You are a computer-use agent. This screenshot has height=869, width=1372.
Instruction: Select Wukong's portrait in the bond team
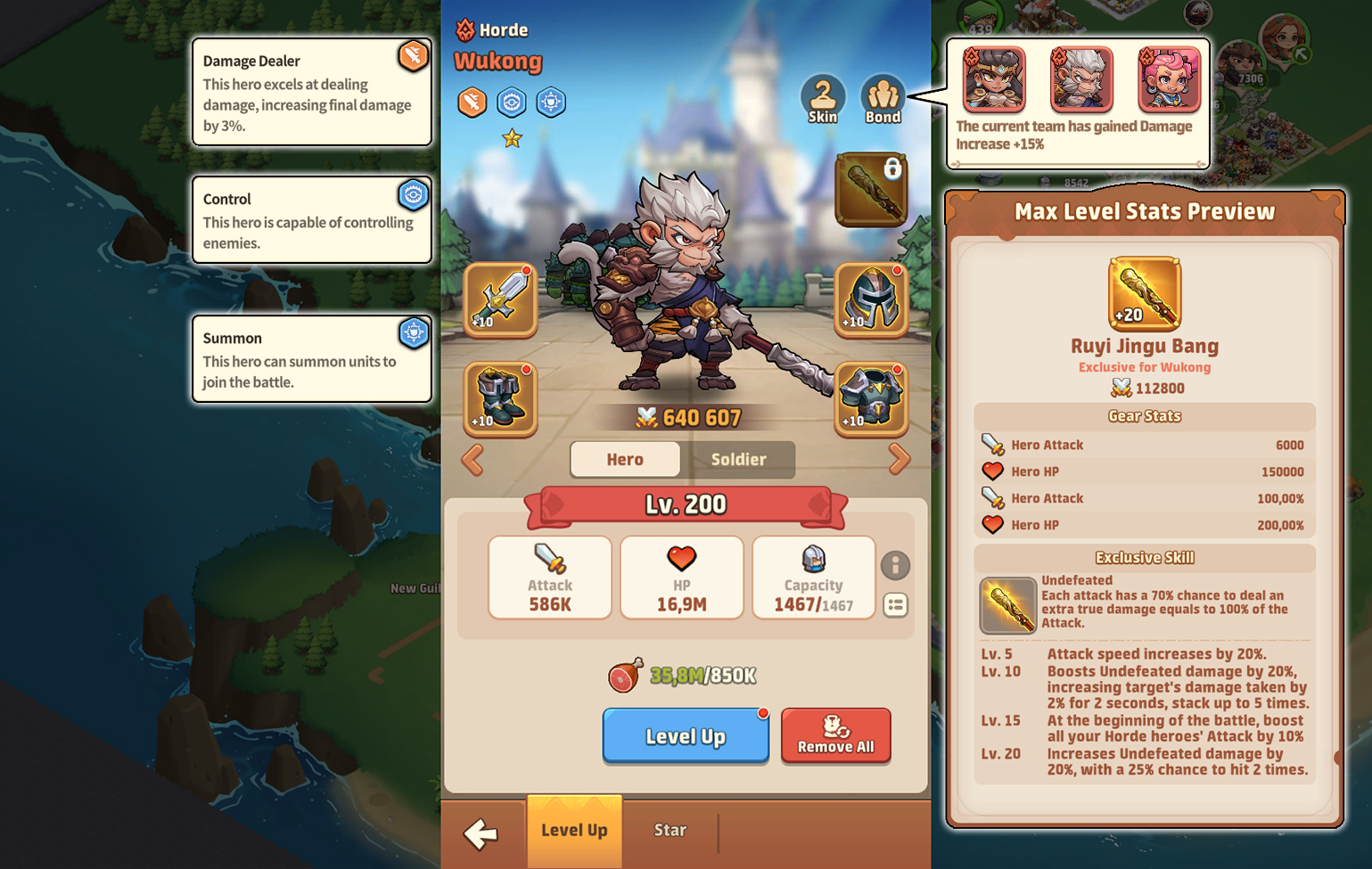point(1080,80)
